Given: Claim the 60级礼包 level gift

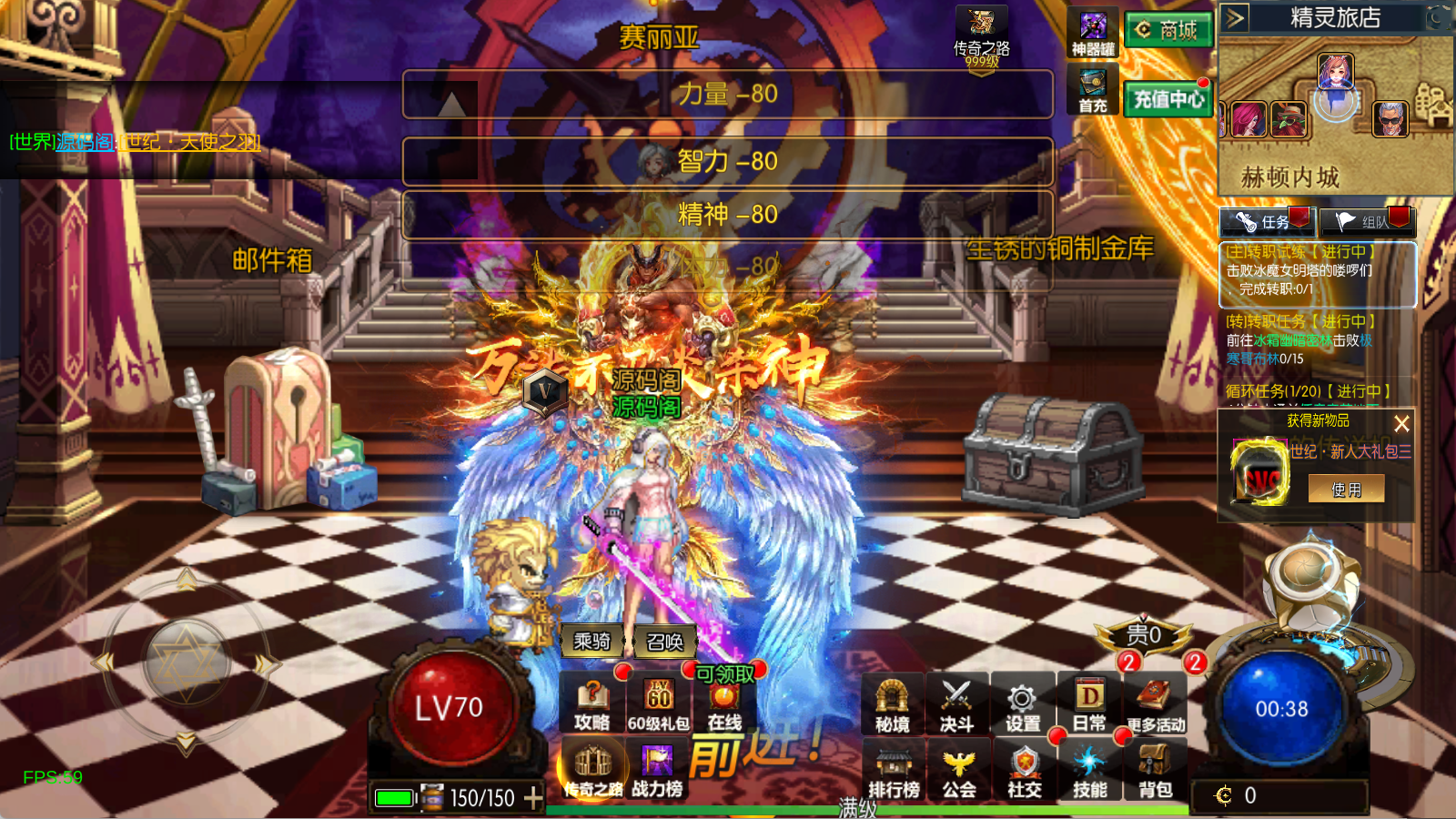Looking at the screenshot, I should tap(659, 704).
